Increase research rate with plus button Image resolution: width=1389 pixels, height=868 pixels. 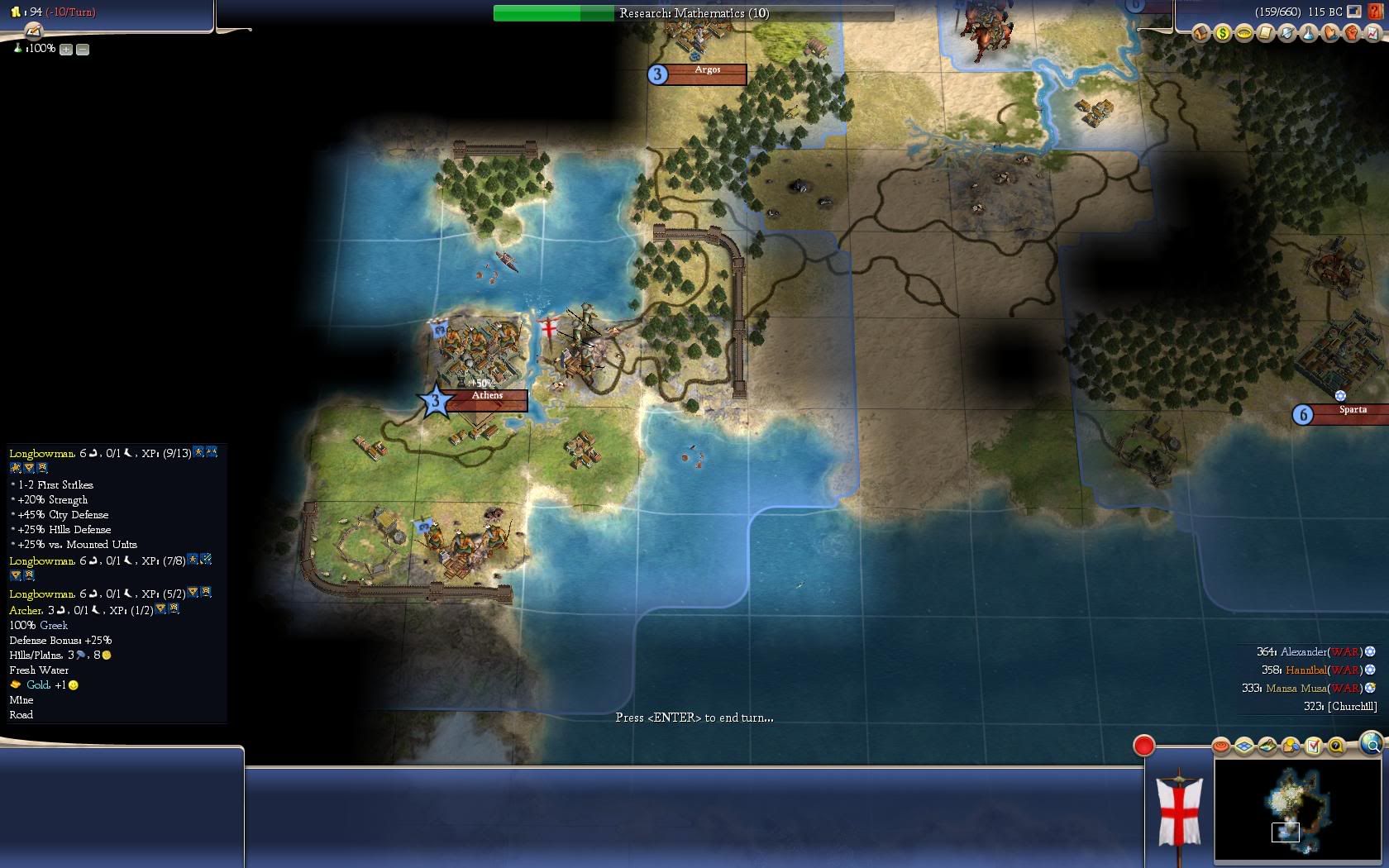coord(66,50)
